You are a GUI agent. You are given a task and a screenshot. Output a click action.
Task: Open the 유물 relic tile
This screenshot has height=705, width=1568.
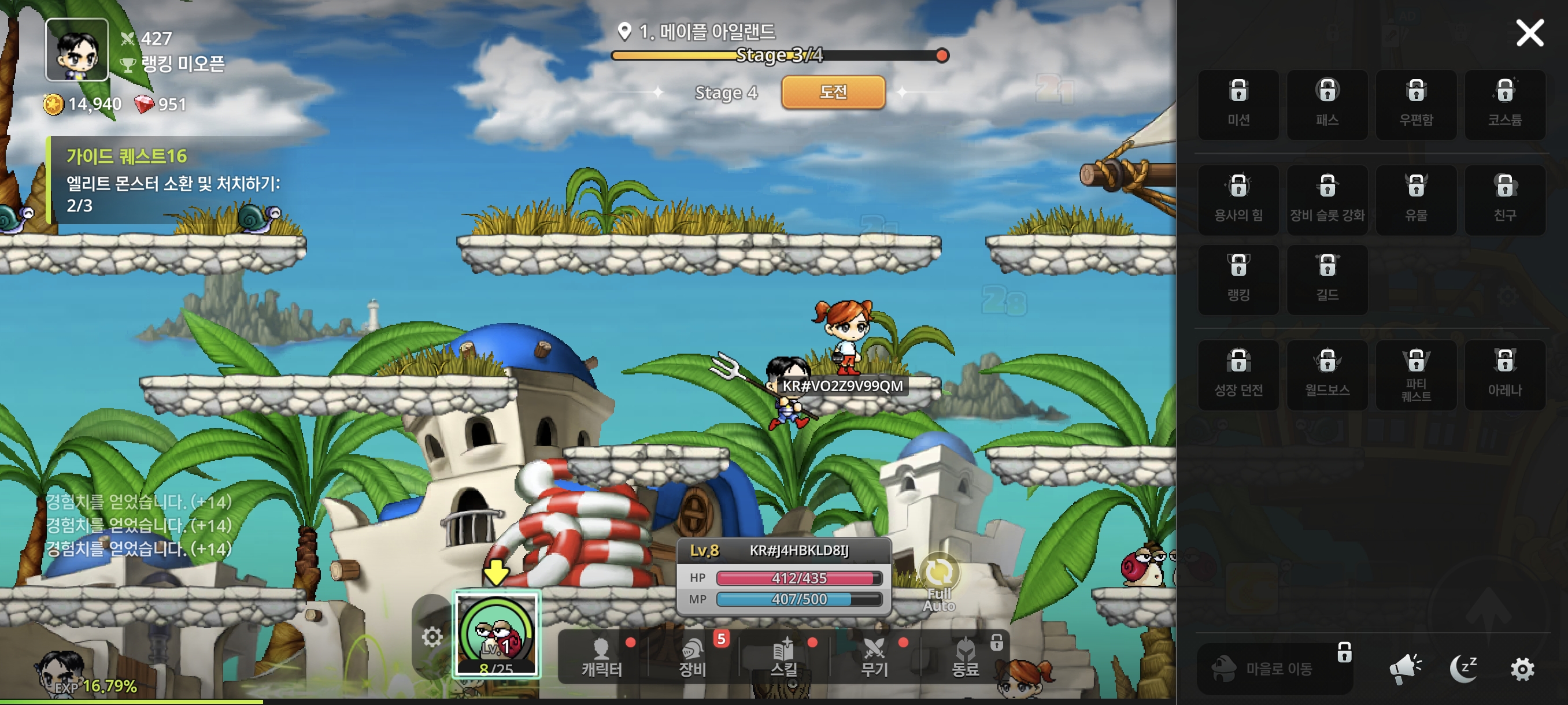point(1416,199)
